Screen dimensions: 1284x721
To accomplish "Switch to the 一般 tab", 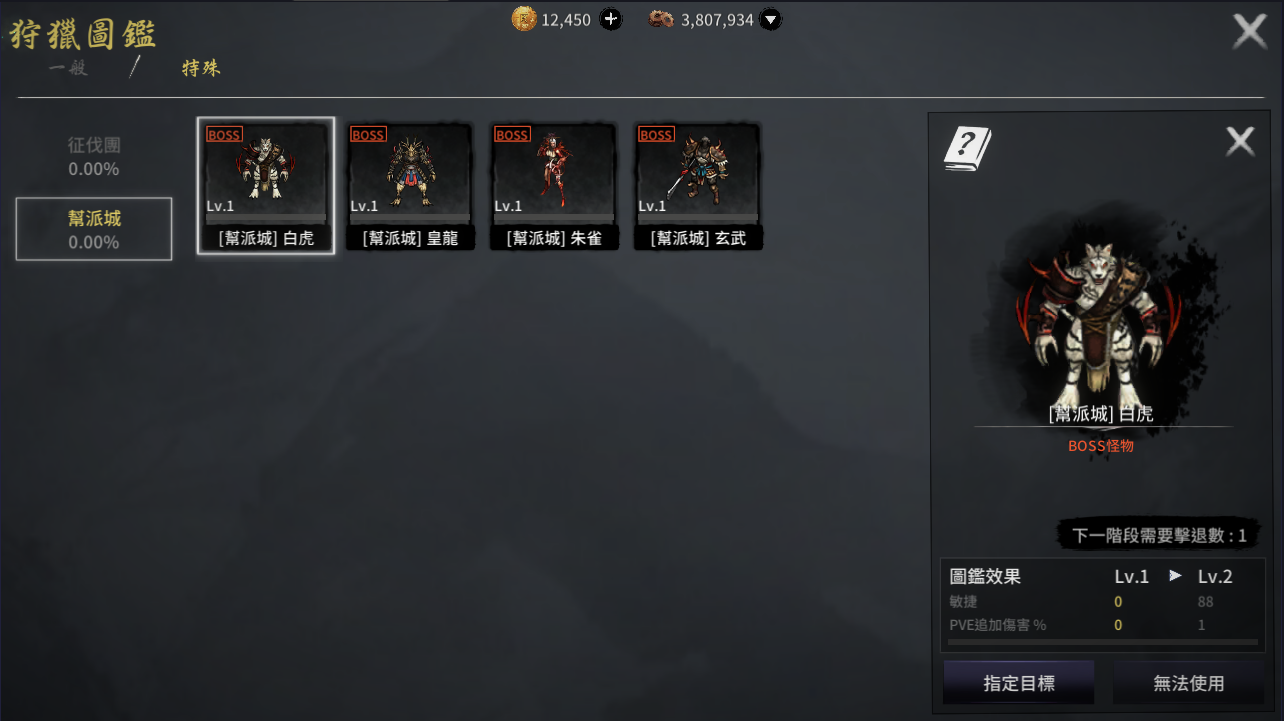I will click(68, 69).
